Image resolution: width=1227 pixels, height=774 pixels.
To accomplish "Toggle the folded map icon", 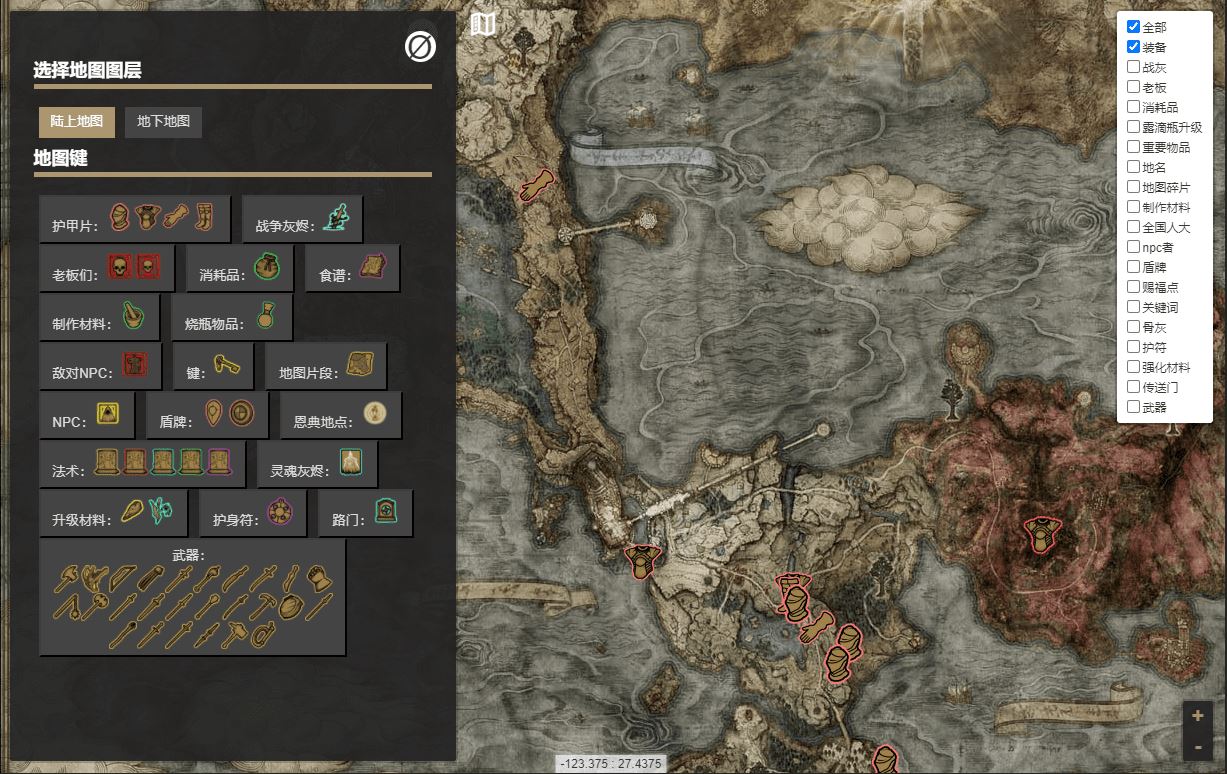I will point(483,25).
